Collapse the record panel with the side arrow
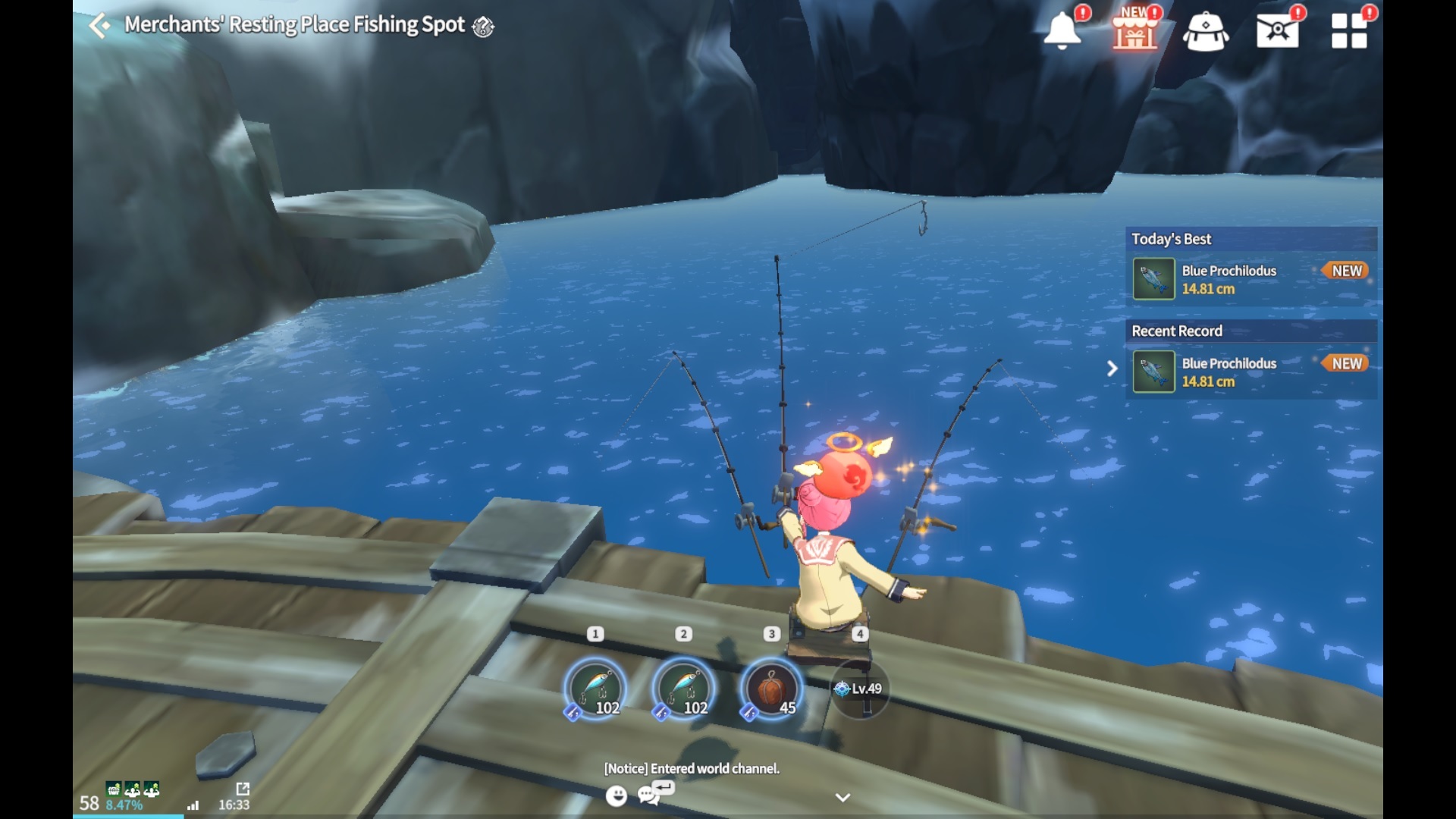The image size is (1456, 819). [x=1112, y=369]
